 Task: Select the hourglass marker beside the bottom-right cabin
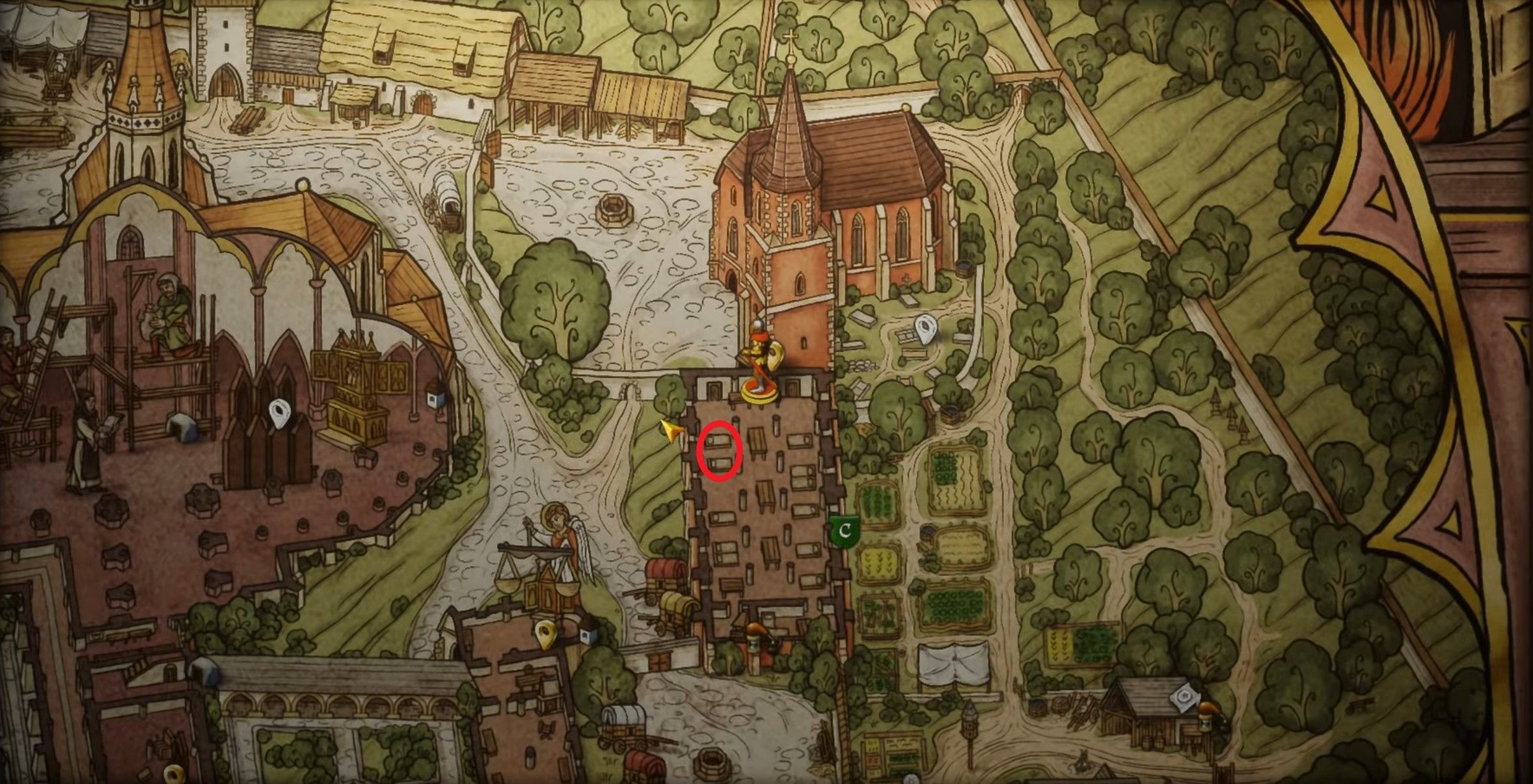click(x=1205, y=724)
